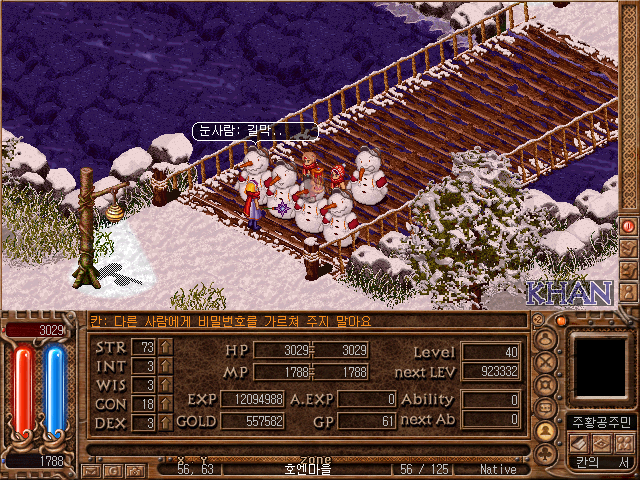Click the highlighted character status round button
The image size is (640, 480).
tap(546, 431)
